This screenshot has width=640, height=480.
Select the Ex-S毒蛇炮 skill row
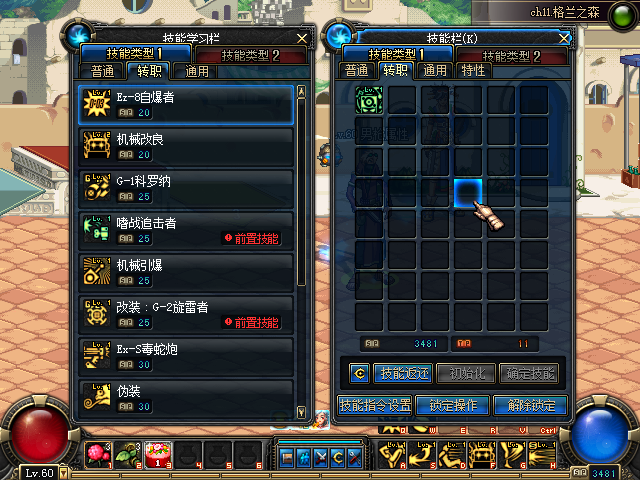point(186,357)
